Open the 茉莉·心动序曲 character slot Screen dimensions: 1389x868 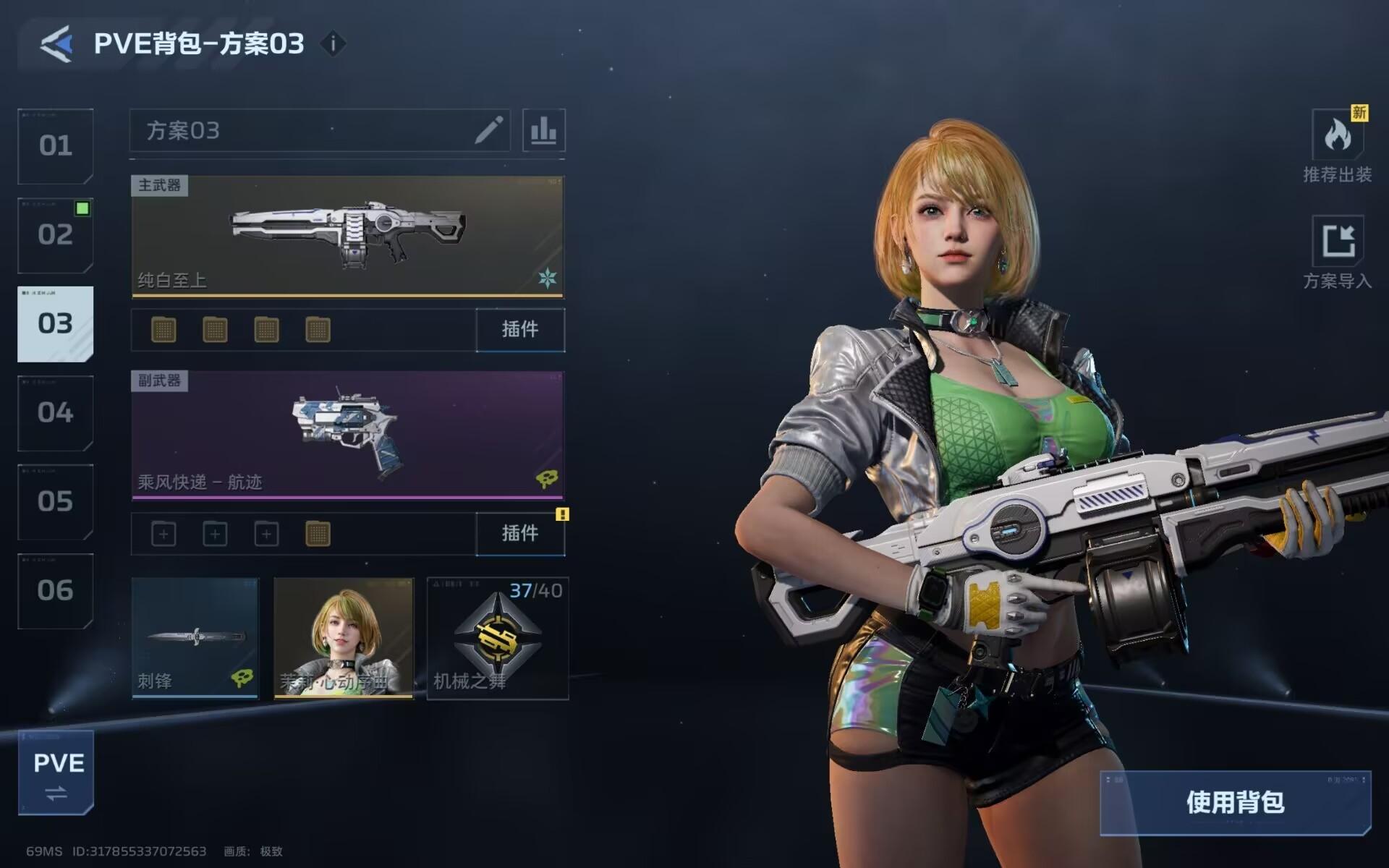344,637
